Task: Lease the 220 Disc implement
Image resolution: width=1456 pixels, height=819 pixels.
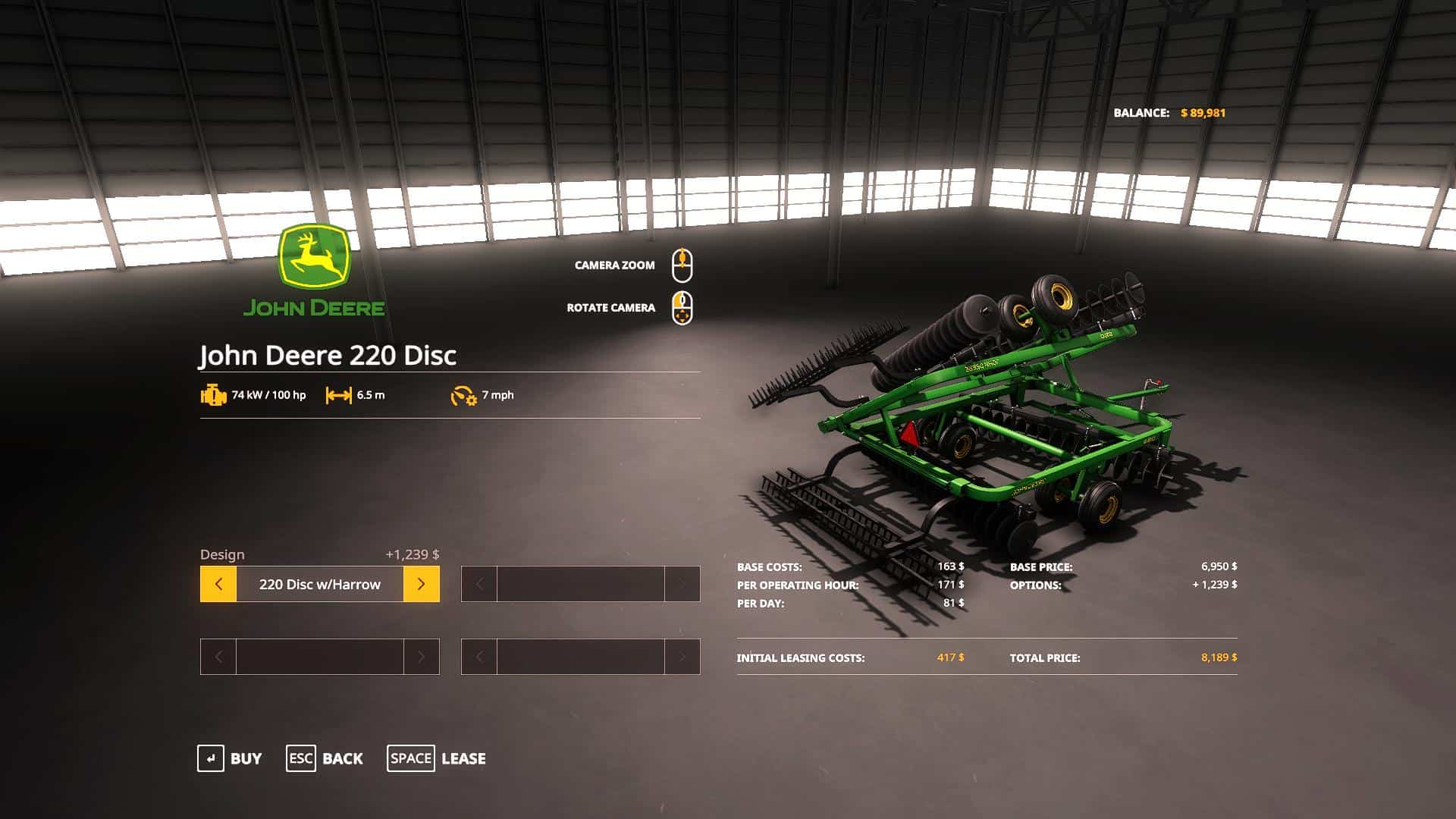Action: pos(436,758)
